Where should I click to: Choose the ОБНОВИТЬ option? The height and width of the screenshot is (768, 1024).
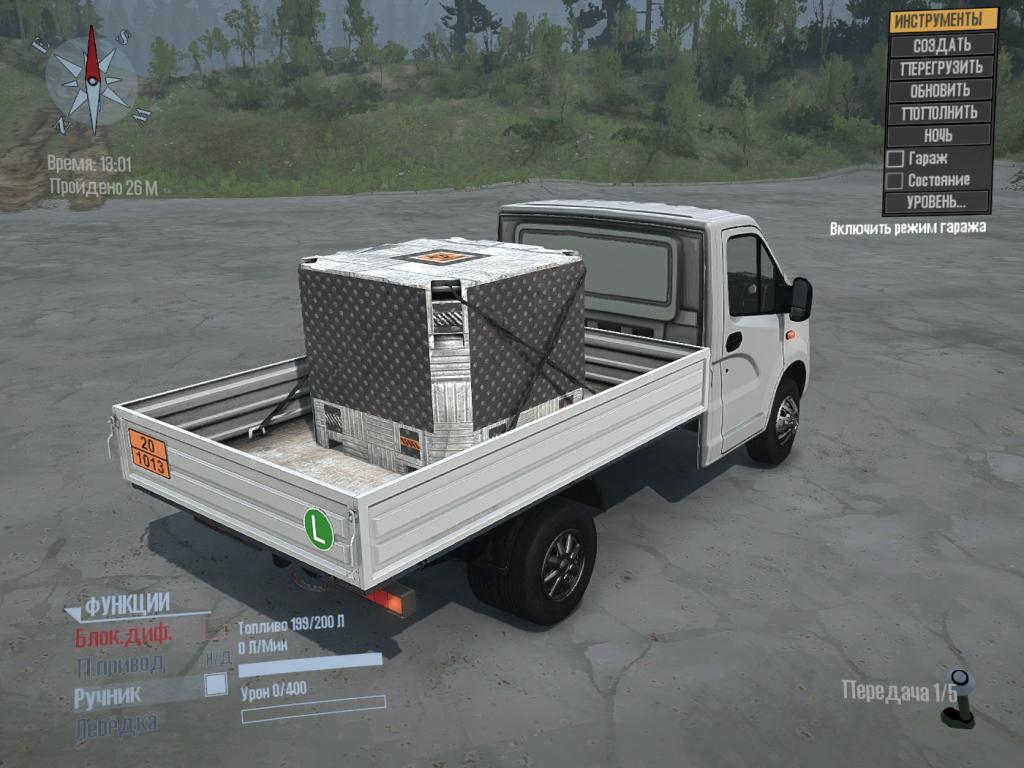(940, 90)
